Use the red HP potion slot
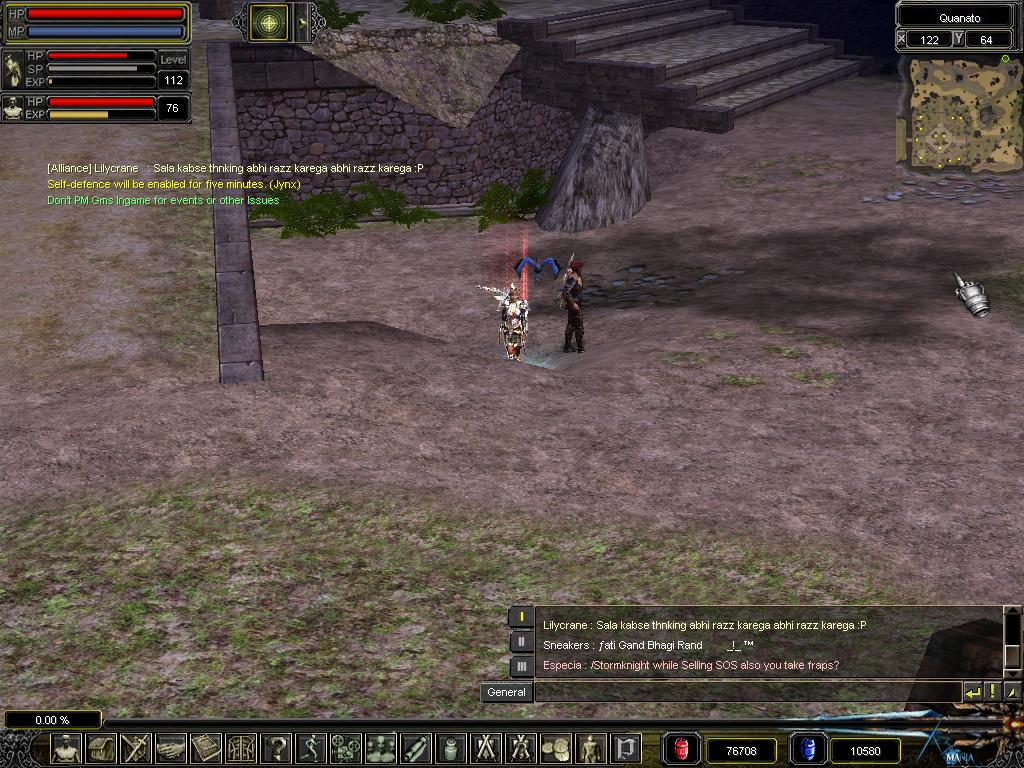Viewport: 1024px width, 768px height. (x=681, y=749)
